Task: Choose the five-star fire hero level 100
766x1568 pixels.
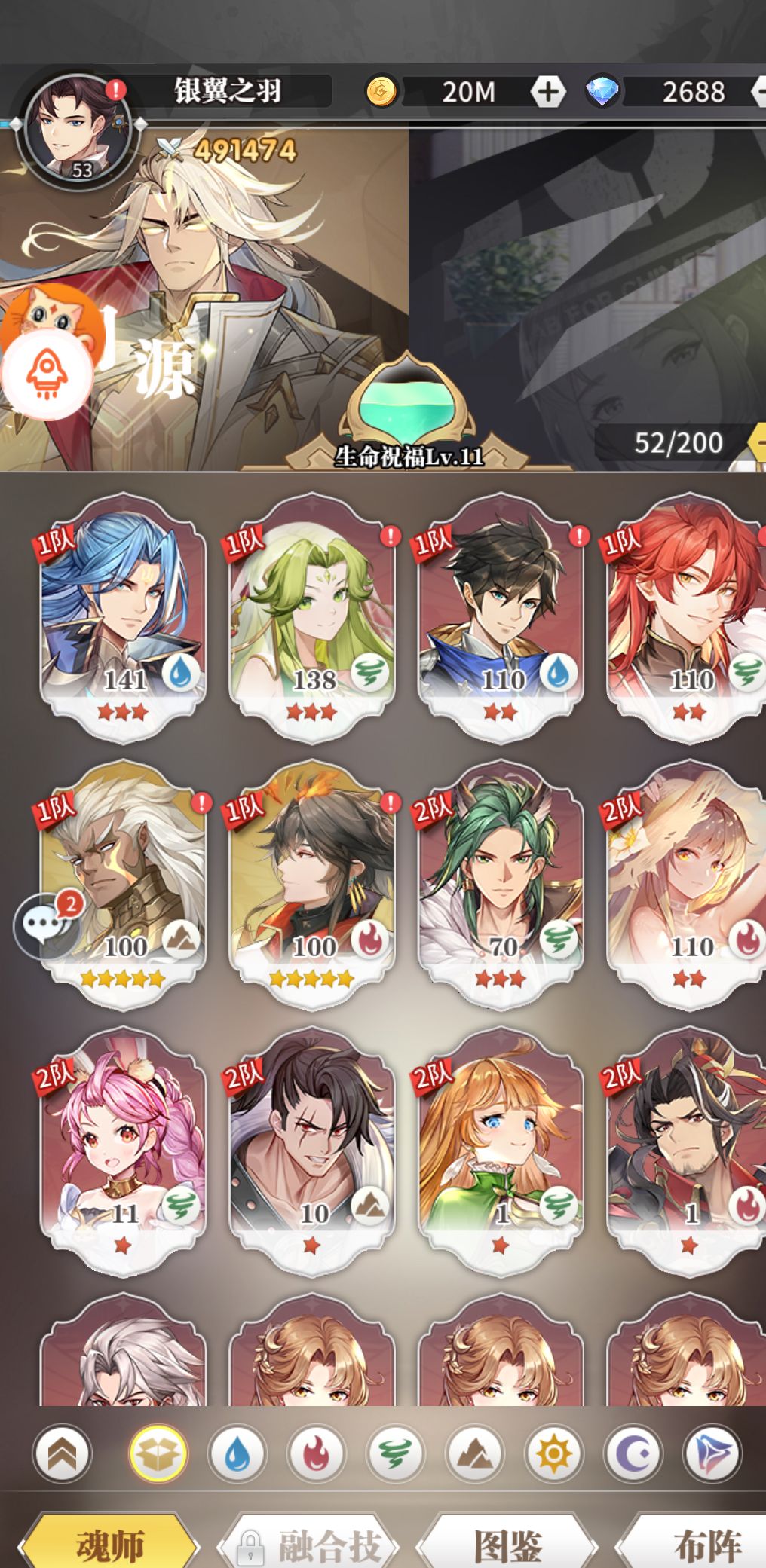Action: pyautogui.click(x=311, y=883)
